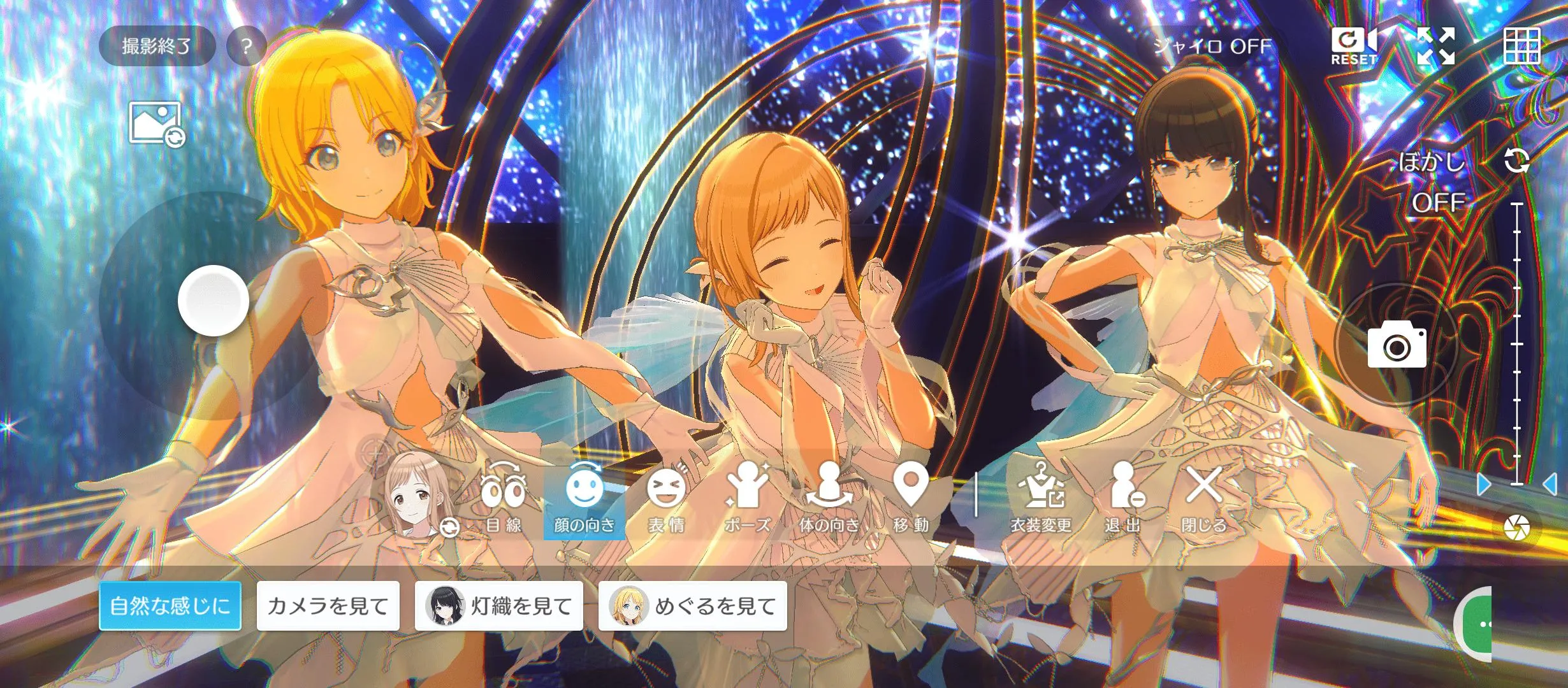1568x688 pixels.
Task: Select the 灯織を見て option
Action: coord(499,606)
